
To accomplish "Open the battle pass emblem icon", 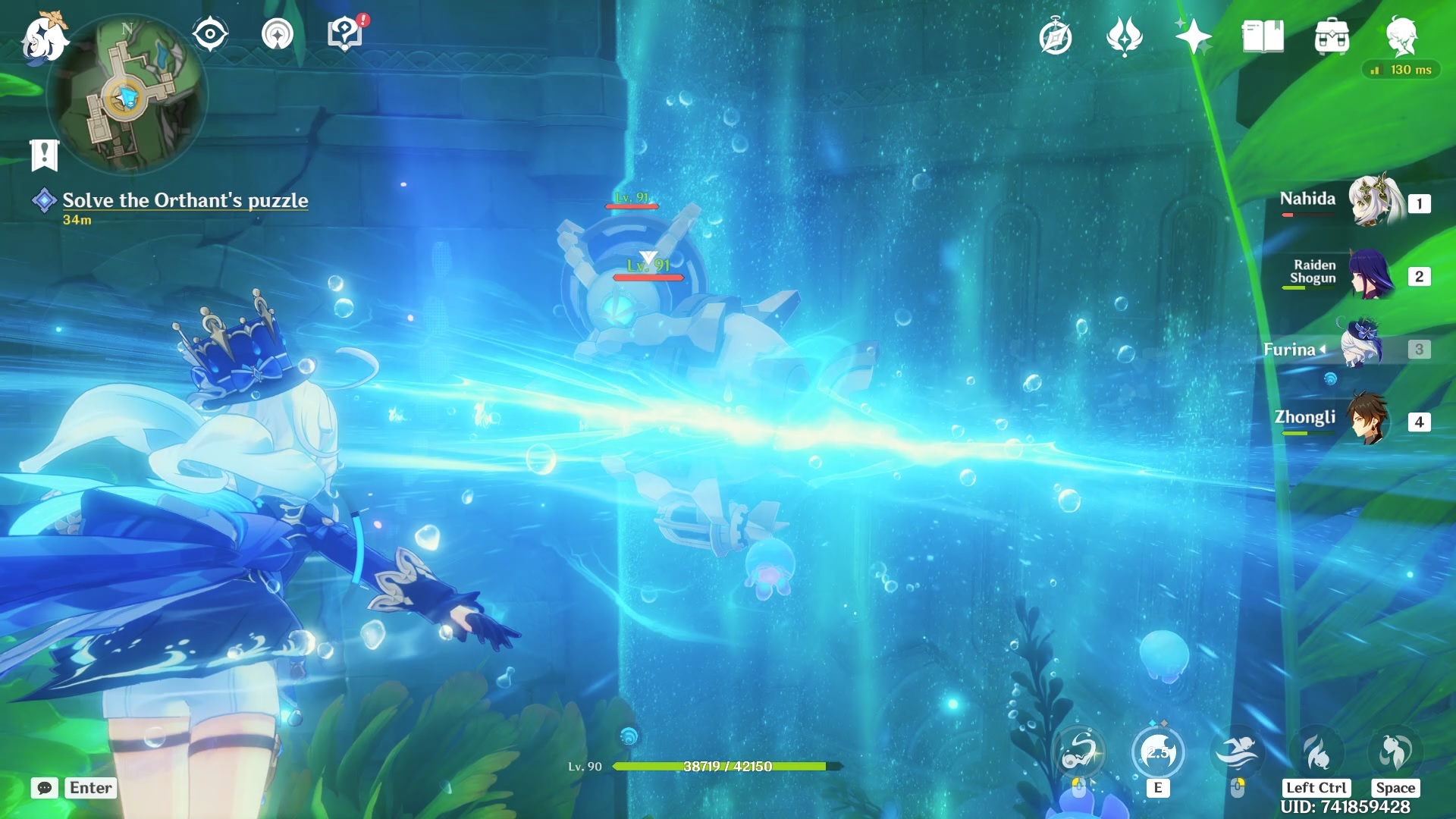I will (x=1124, y=36).
